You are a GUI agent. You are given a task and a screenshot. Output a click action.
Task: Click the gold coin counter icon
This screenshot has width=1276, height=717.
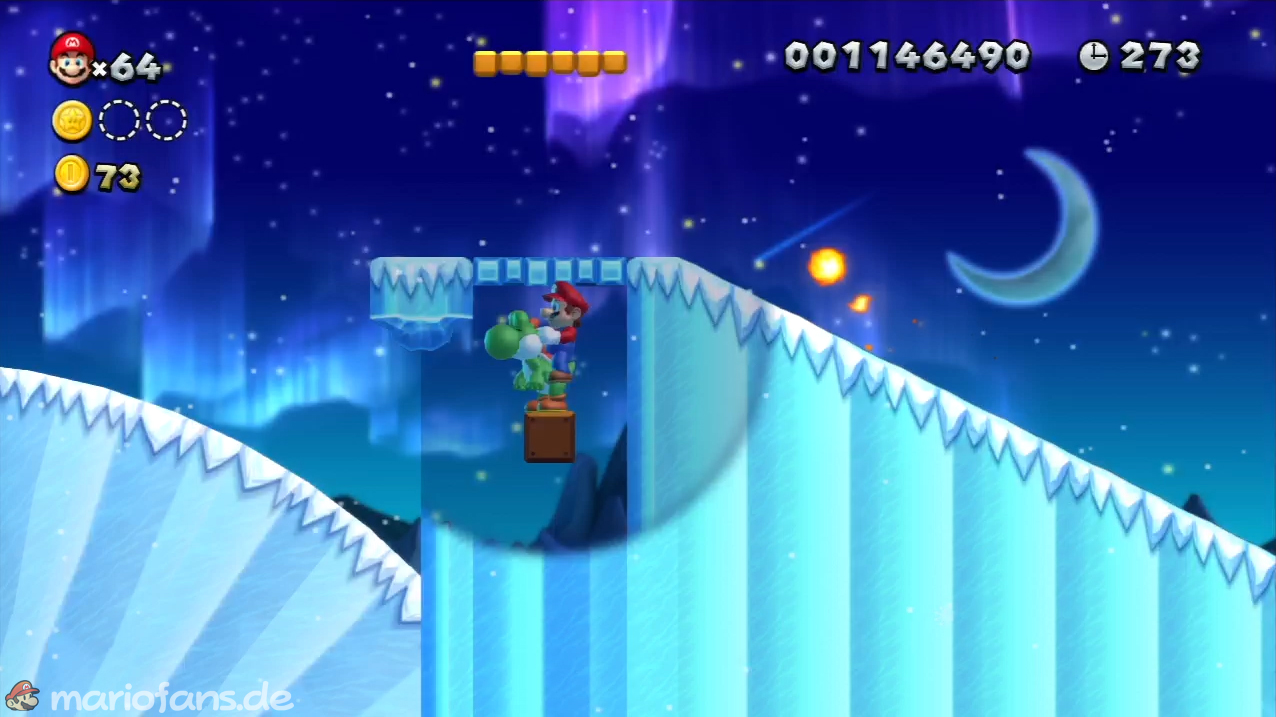[x=72, y=174]
